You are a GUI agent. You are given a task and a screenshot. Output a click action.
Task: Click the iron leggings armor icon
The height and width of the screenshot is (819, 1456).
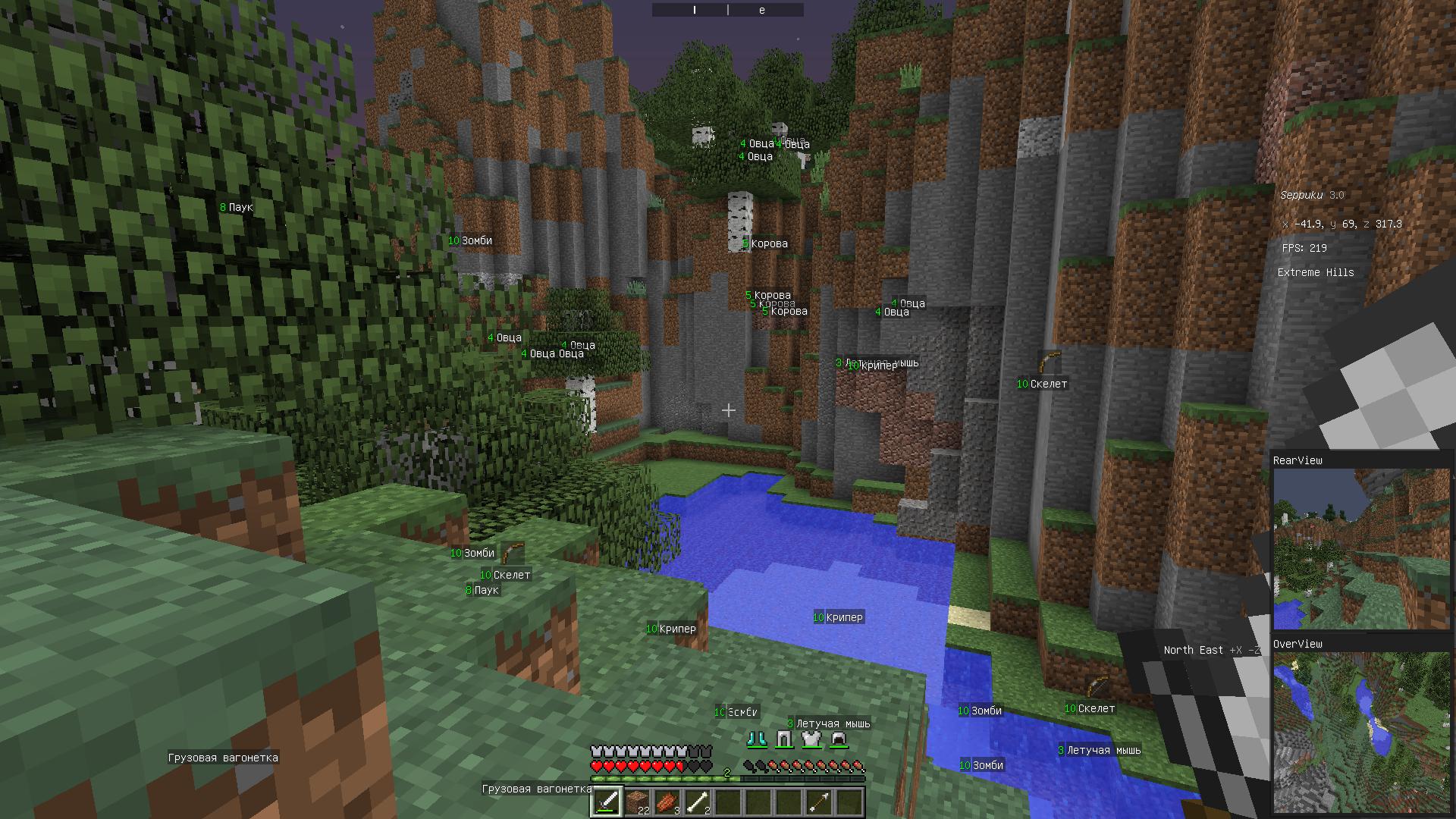[784, 739]
